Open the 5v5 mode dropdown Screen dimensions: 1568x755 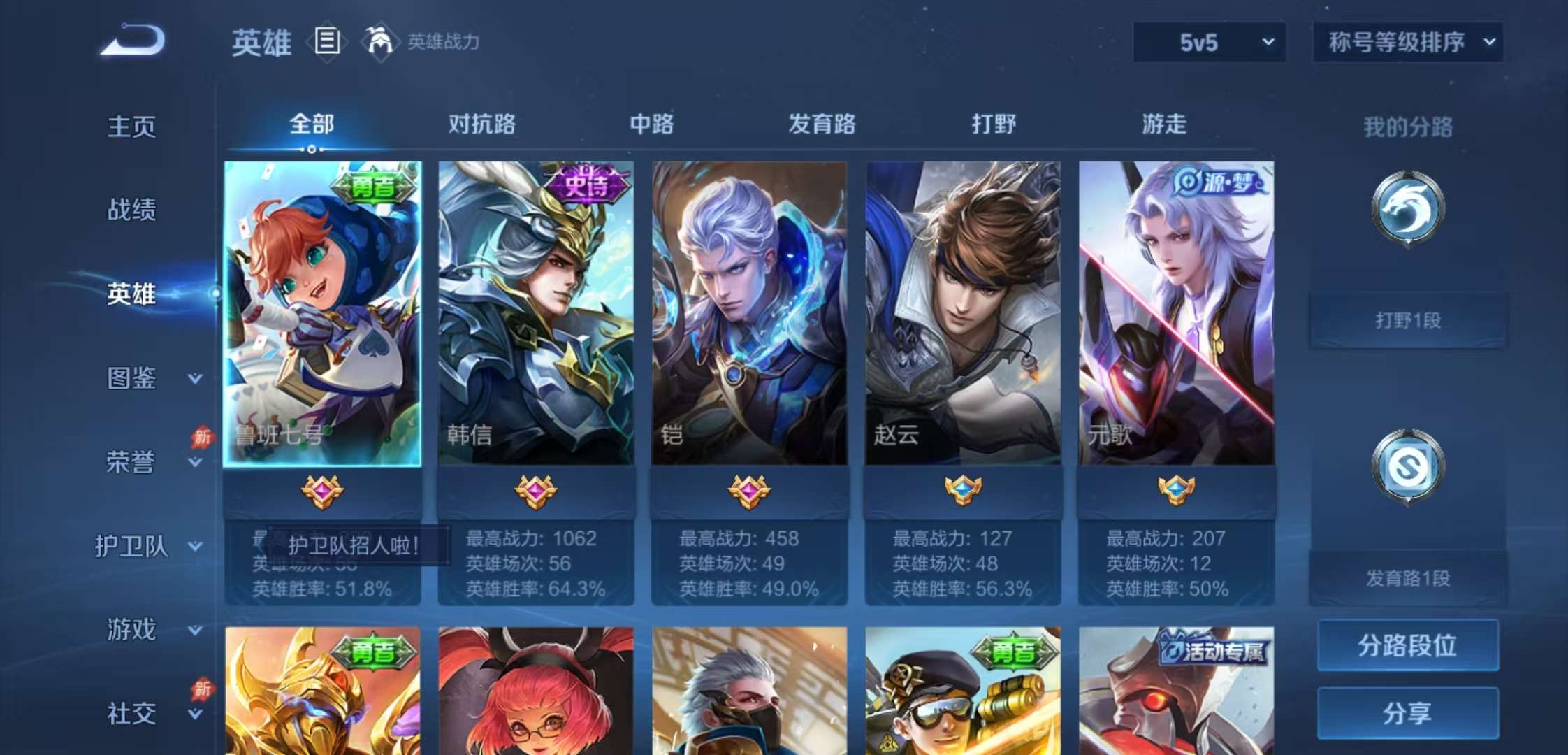click(x=1208, y=42)
